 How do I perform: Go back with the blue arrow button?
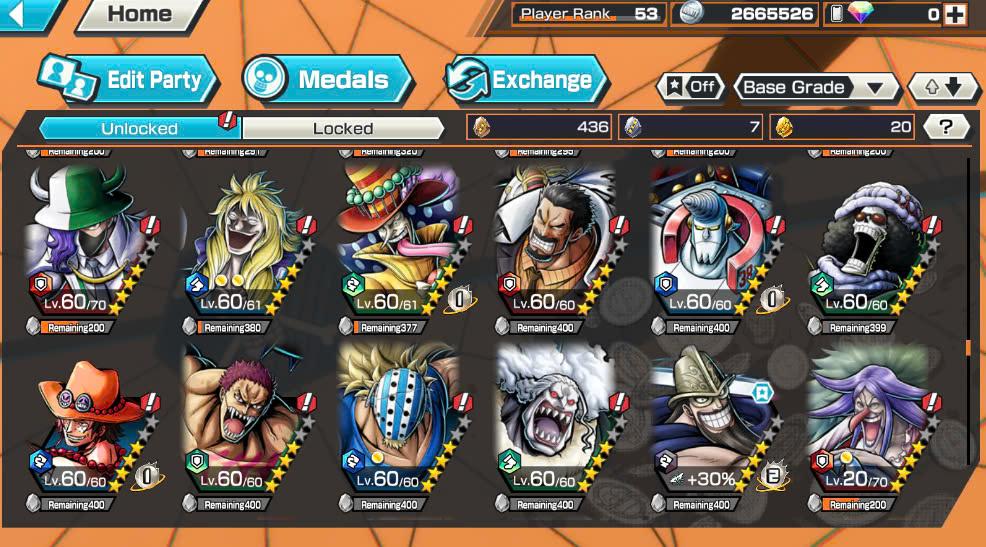tap(28, 13)
